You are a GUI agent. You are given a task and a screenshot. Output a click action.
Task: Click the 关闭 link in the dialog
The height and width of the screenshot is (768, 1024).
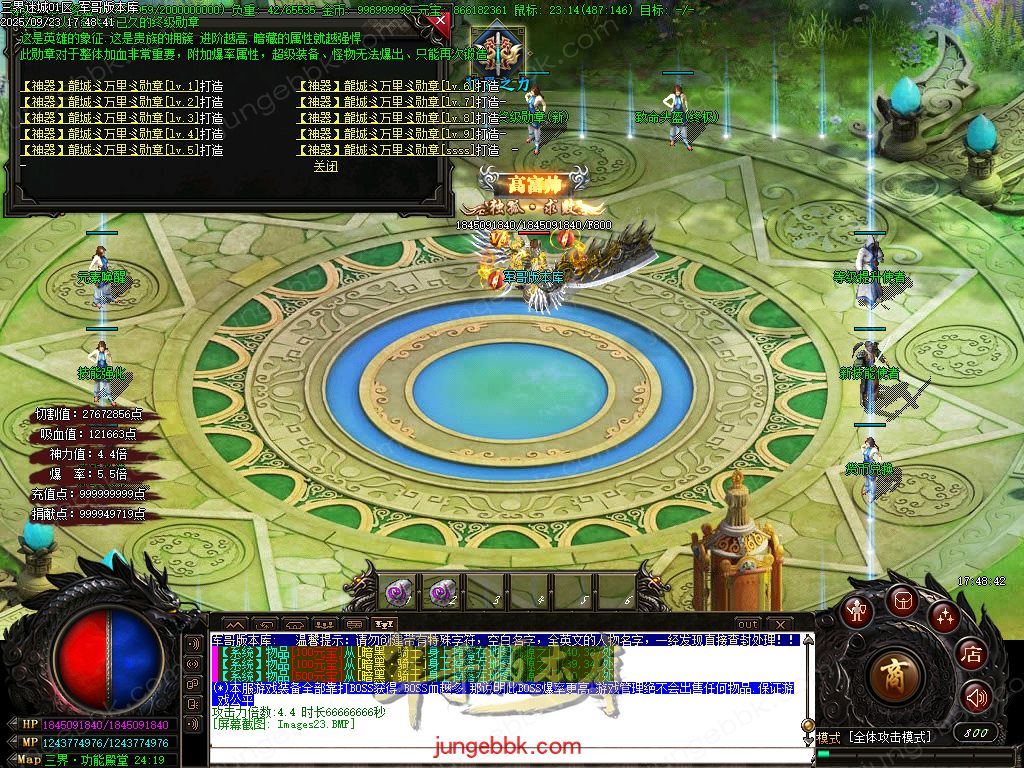[326, 167]
